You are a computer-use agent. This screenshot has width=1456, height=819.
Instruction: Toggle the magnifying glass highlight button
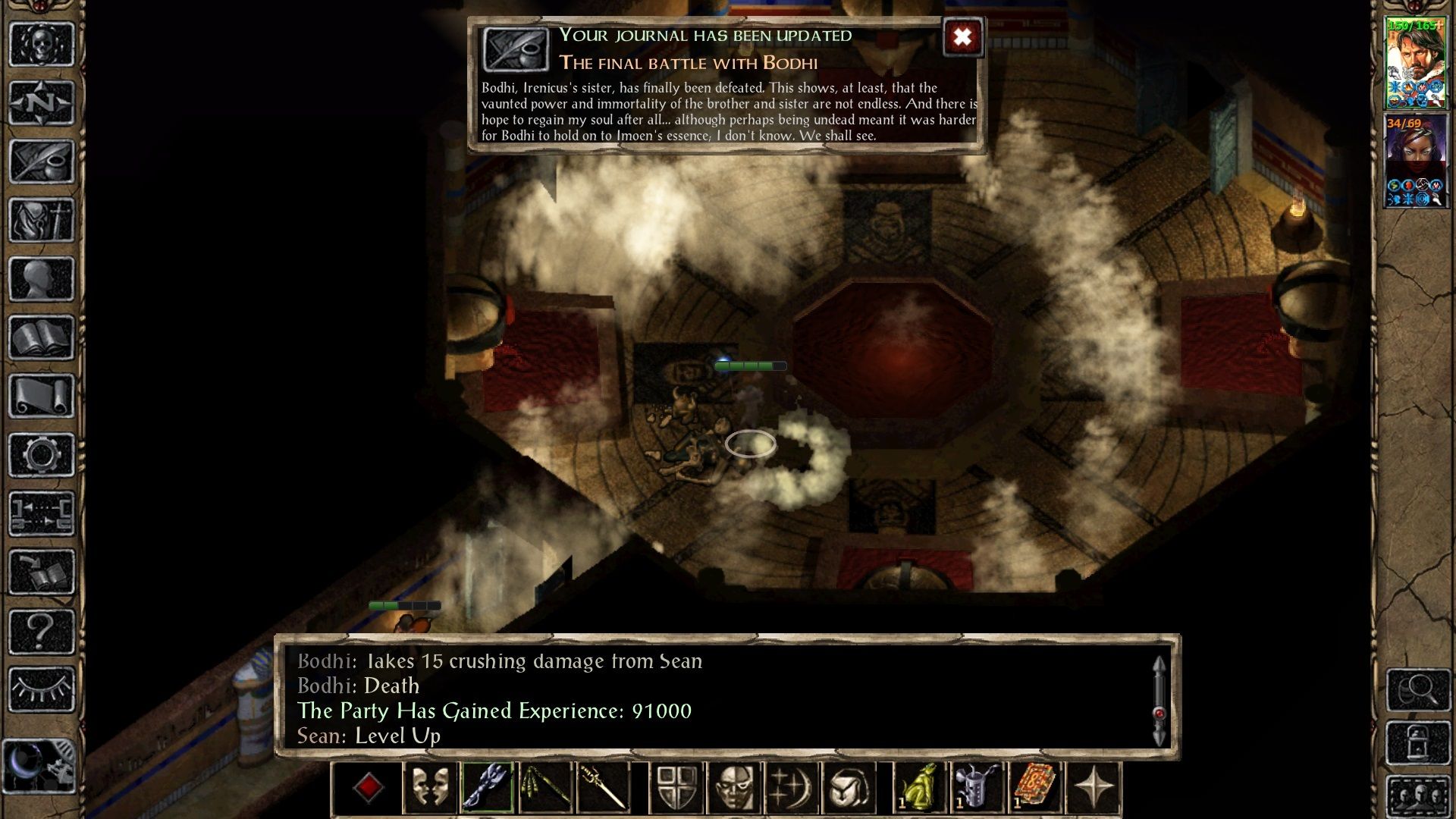(1418, 689)
